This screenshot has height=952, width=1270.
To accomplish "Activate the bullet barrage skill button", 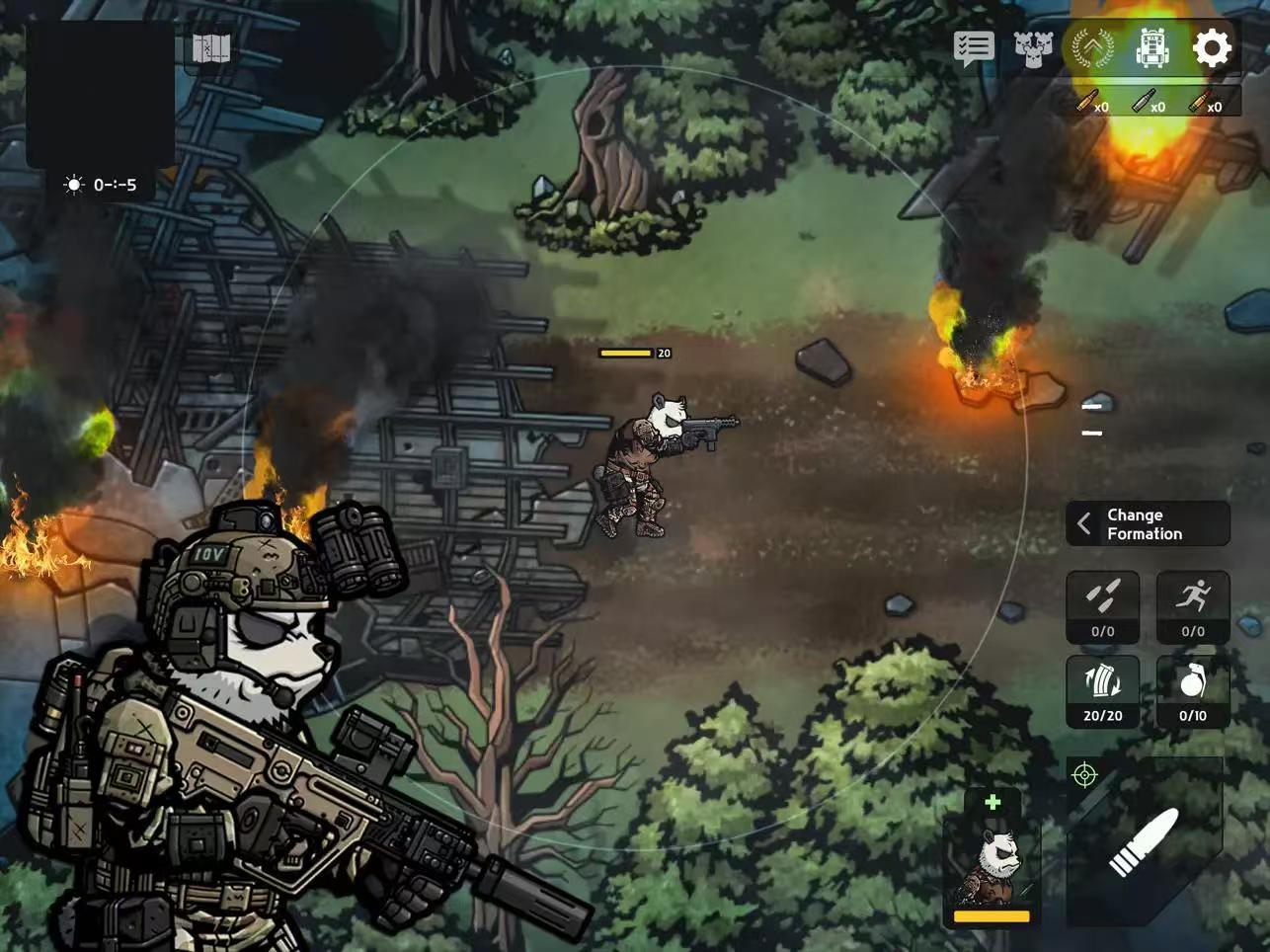I will pyautogui.click(x=1103, y=606).
